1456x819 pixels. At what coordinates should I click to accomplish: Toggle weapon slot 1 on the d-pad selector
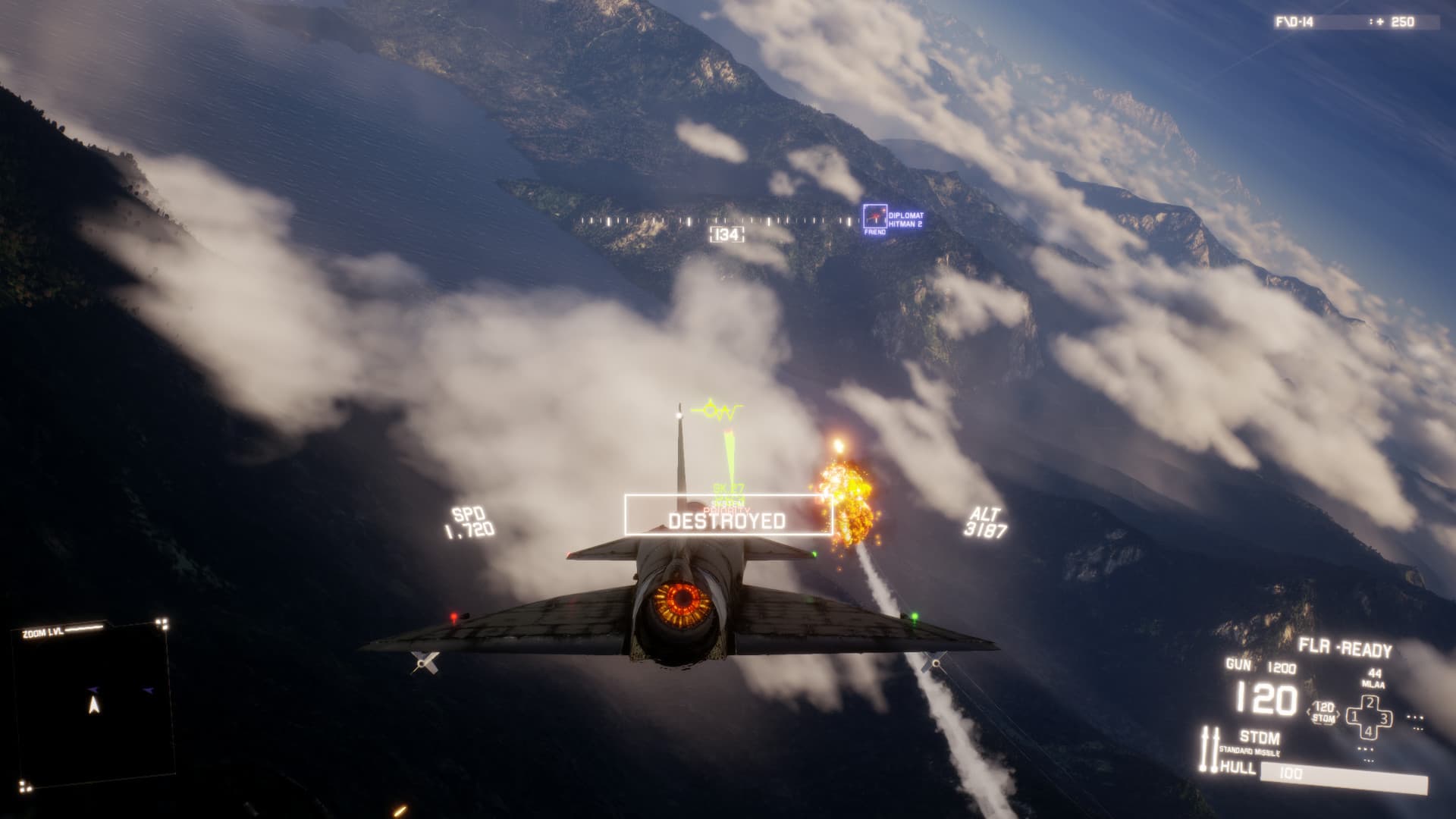point(1354,716)
